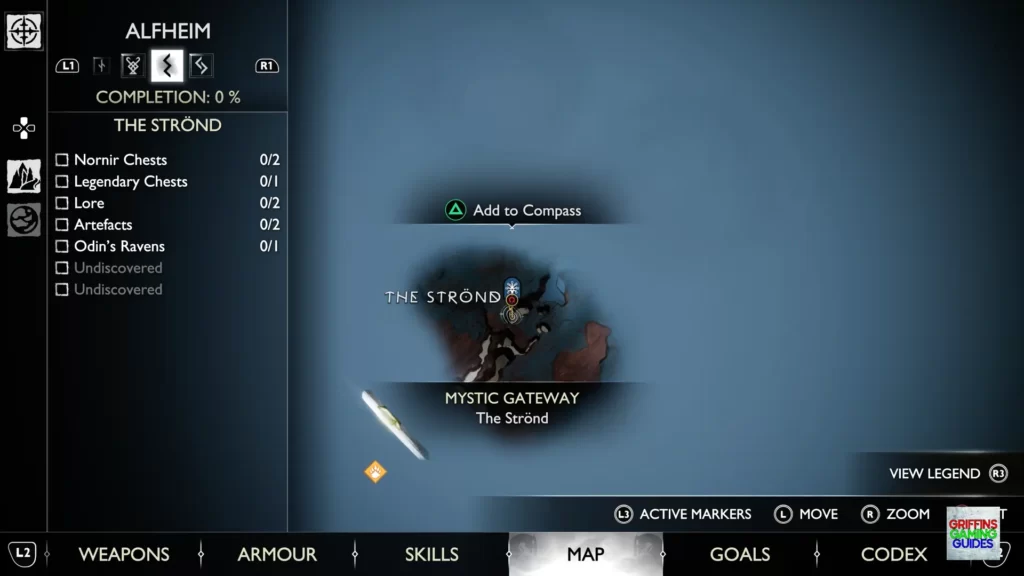Go to the Skills tab
The height and width of the screenshot is (576, 1024).
(x=431, y=554)
